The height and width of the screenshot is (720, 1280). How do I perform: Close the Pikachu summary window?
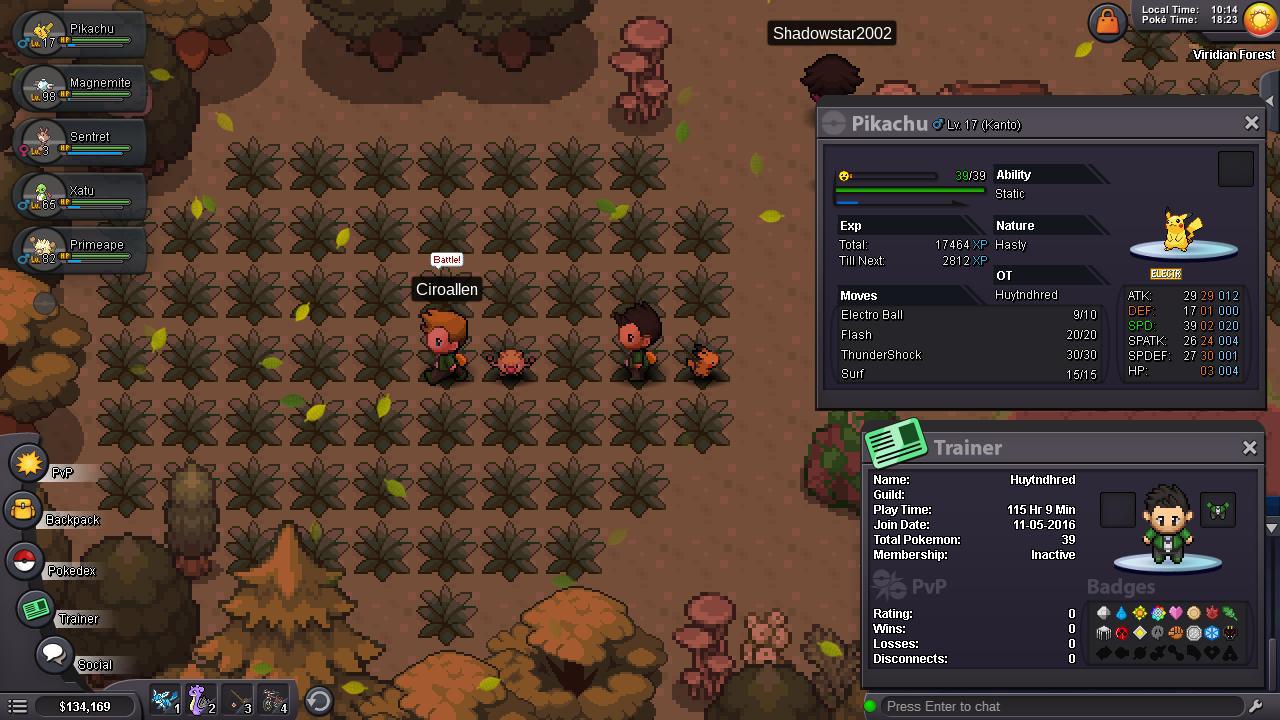pos(1251,123)
